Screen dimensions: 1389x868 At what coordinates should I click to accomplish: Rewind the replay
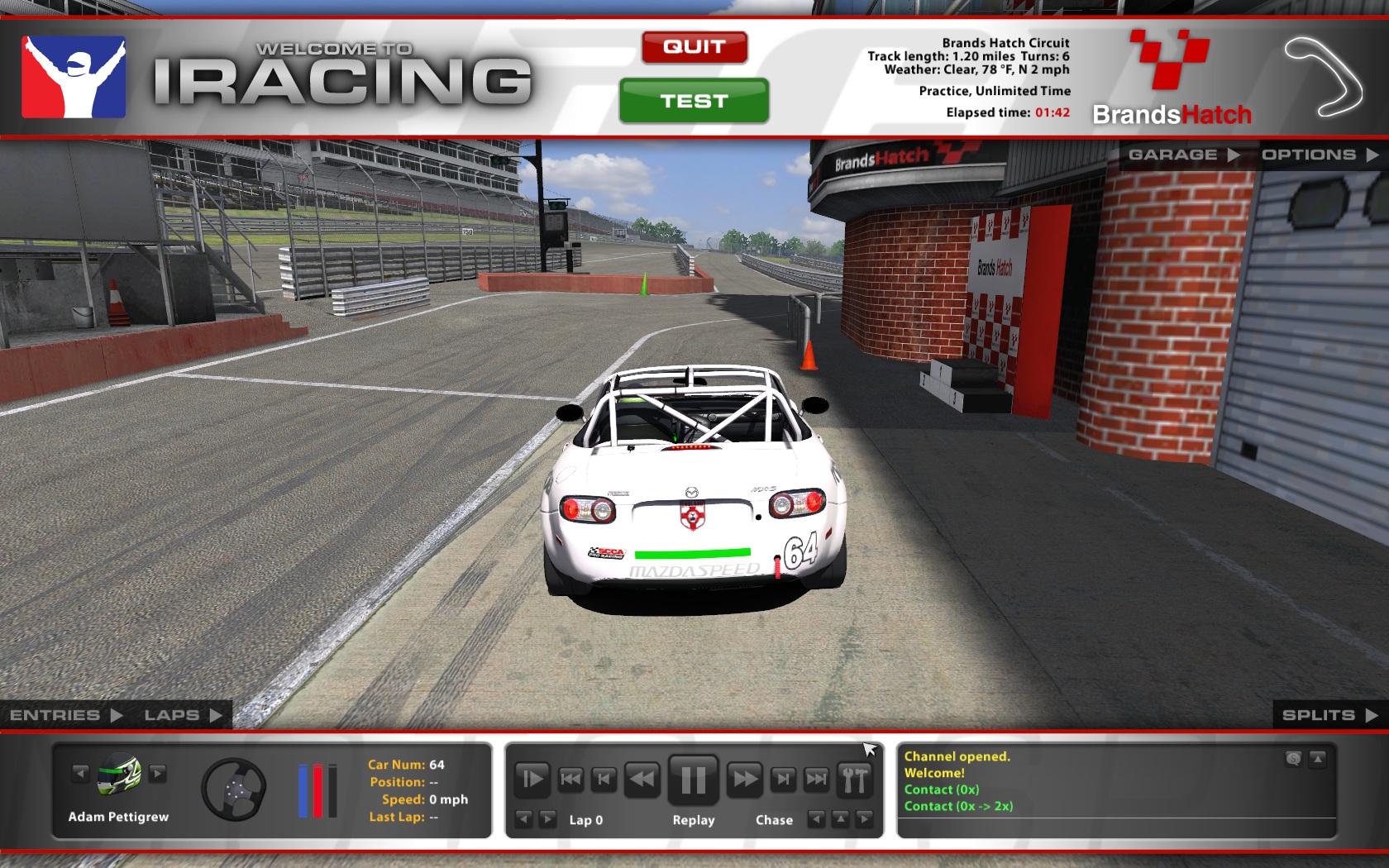[642, 779]
